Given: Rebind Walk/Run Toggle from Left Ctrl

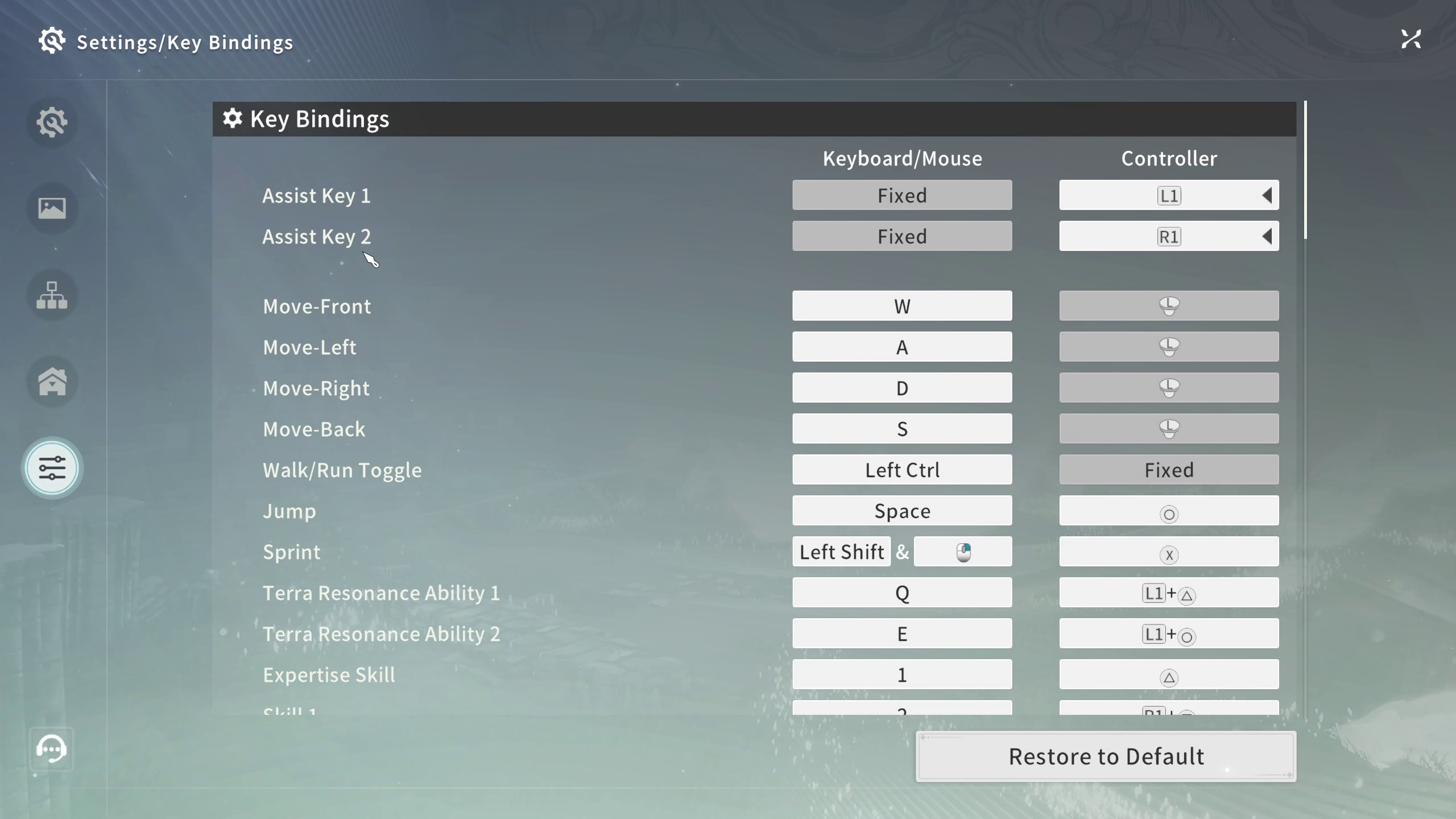Looking at the screenshot, I should (x=902, y=470).
